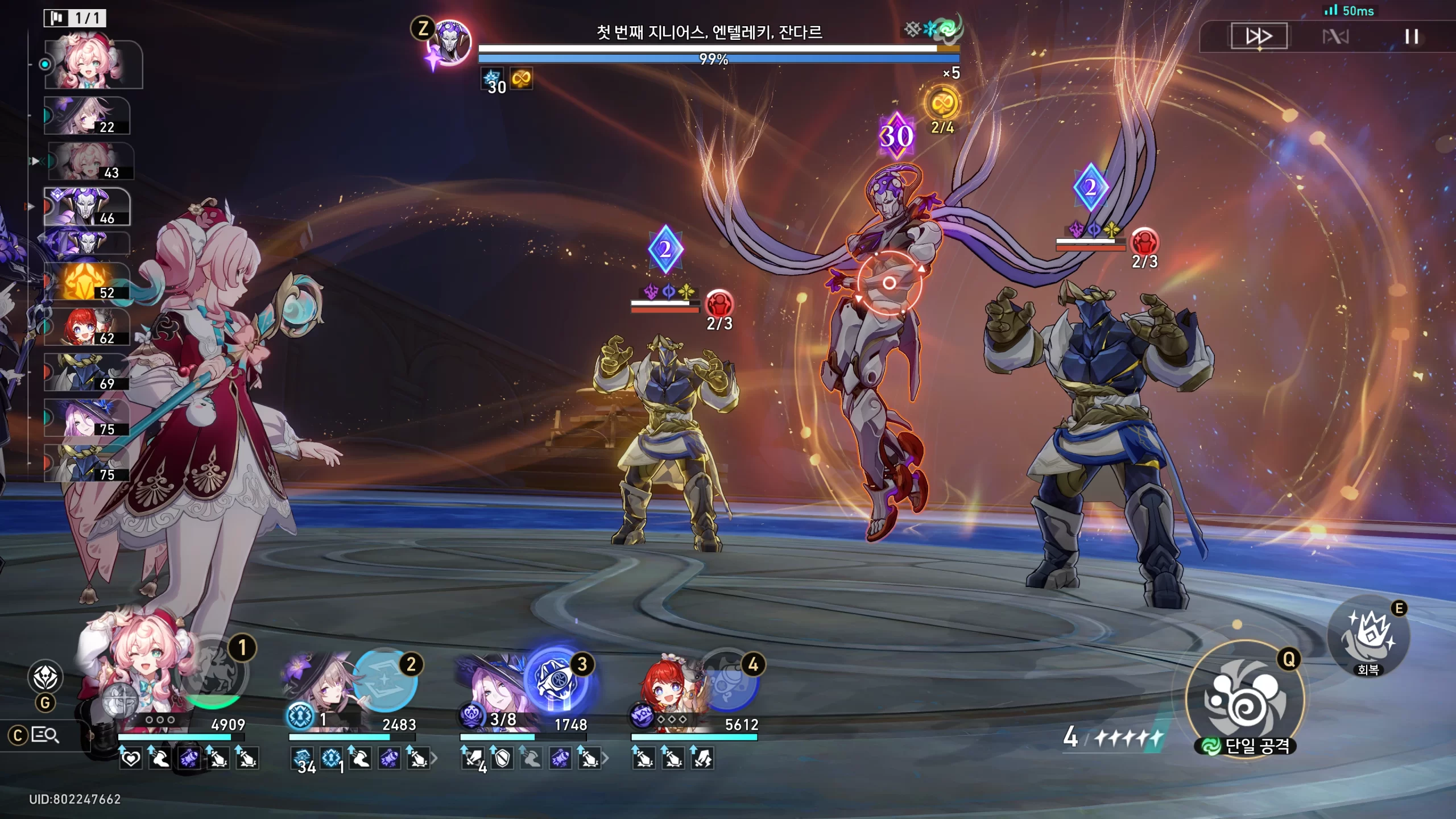Target the left golden armored enemy marker
This screenshot has width=1456, height=819.
(665, 249)
